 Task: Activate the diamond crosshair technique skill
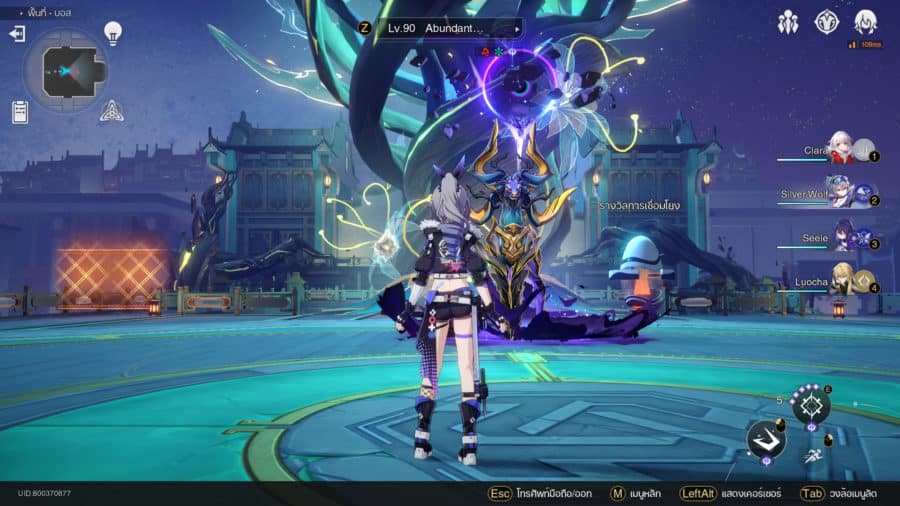click(x=811, y=405)
